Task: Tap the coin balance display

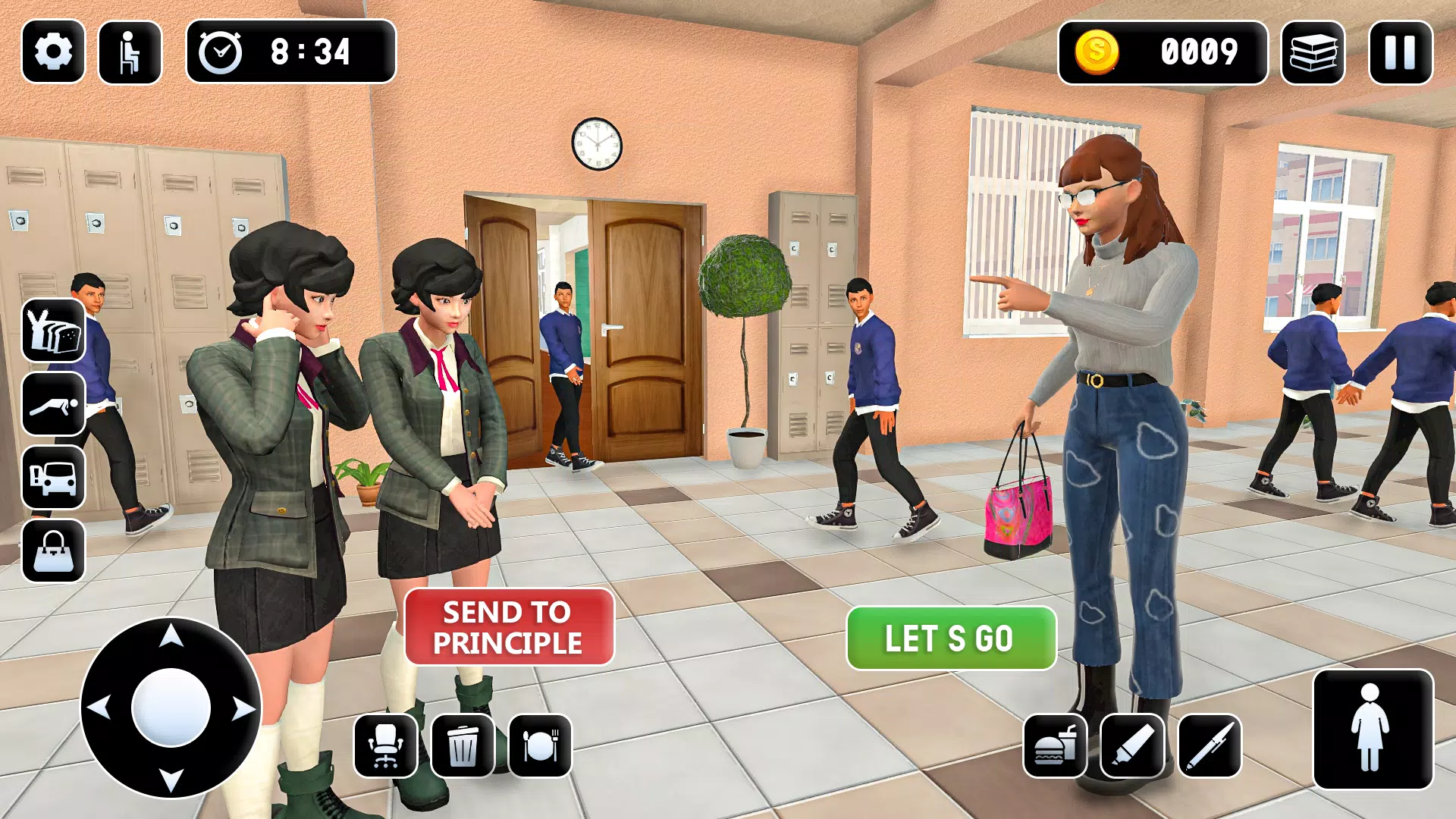Action: point(1164,52)
